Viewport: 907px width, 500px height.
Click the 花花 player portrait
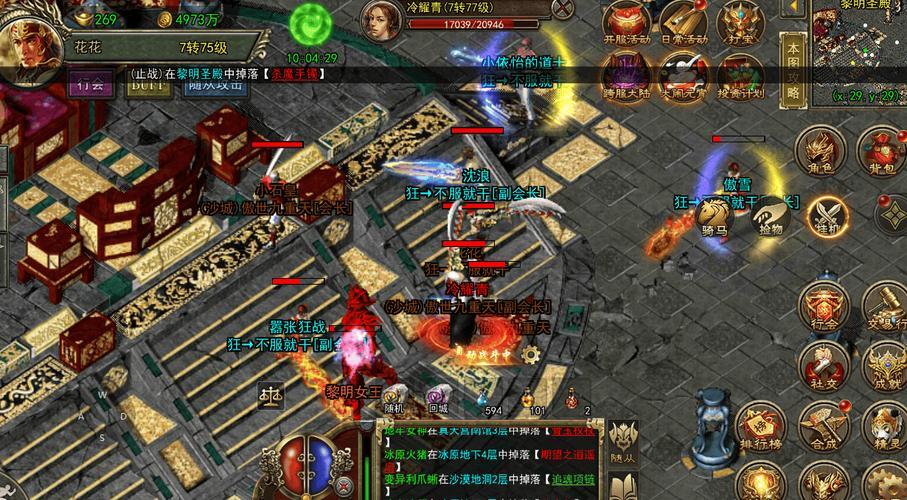(x=28, y=40)
